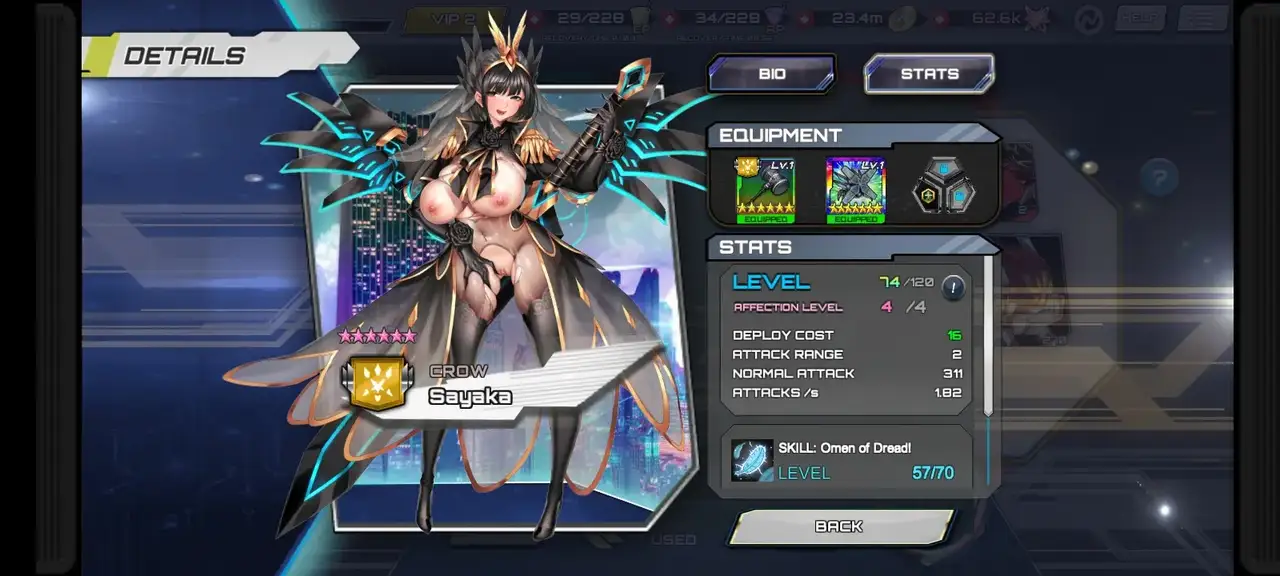
Task: Open the hexagonal module equipment slot
Action: (x=945, y=188)
